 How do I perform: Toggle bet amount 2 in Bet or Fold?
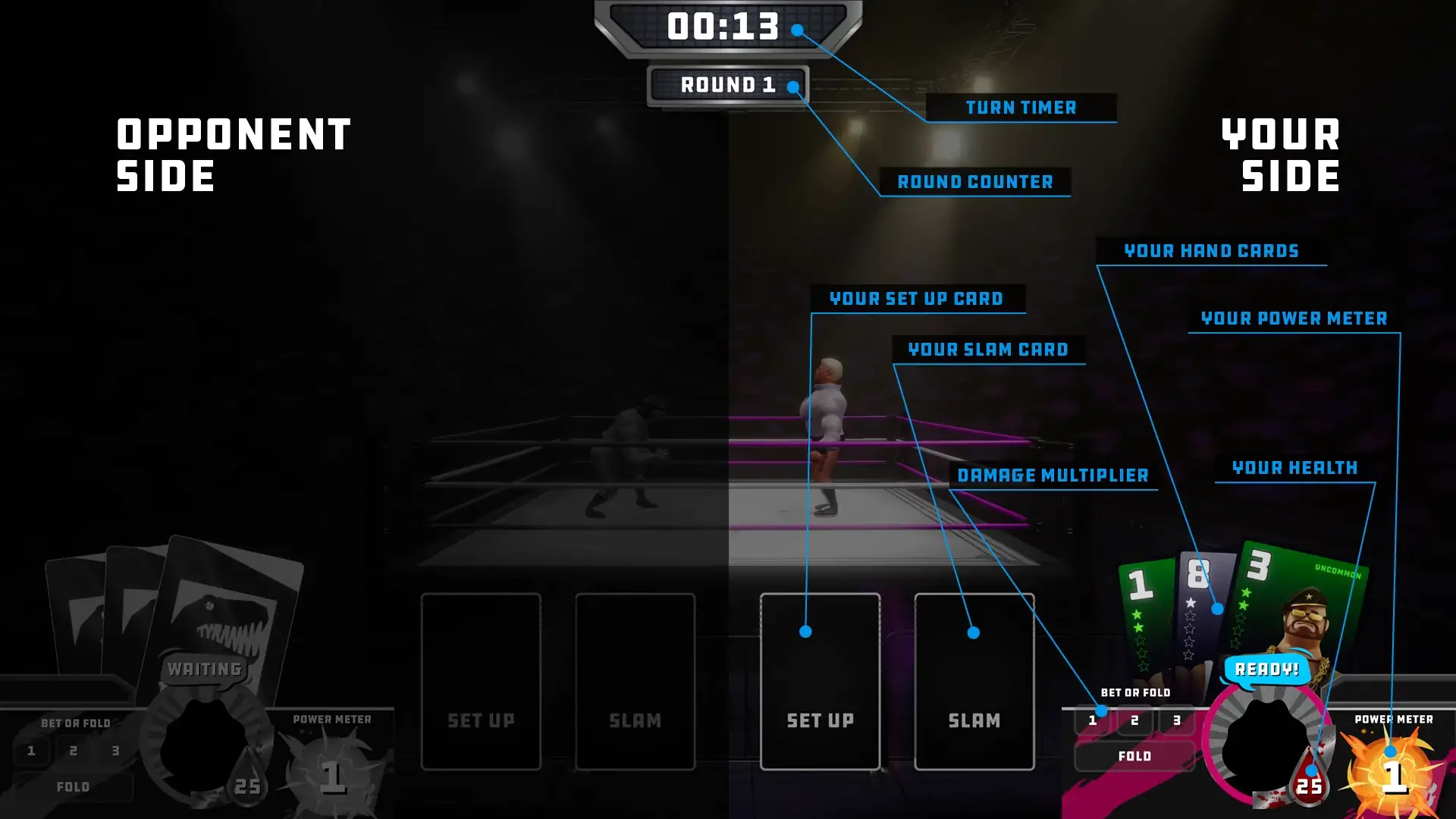[x=1134, y=721]
